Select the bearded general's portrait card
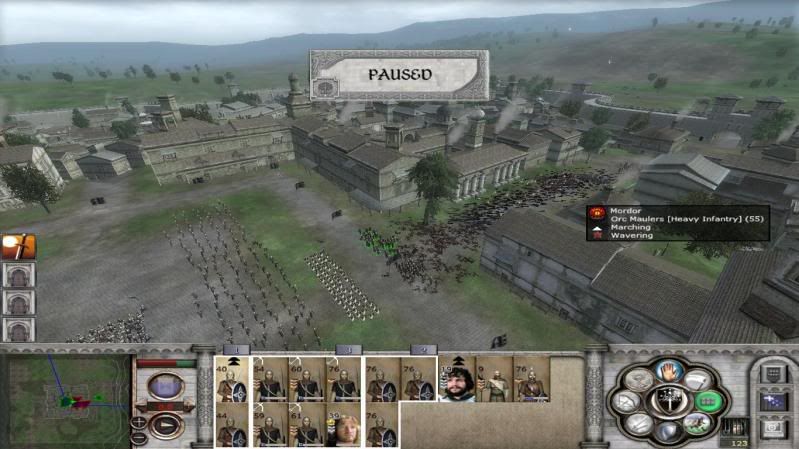The image size is (799, 449). pos(456,381)
